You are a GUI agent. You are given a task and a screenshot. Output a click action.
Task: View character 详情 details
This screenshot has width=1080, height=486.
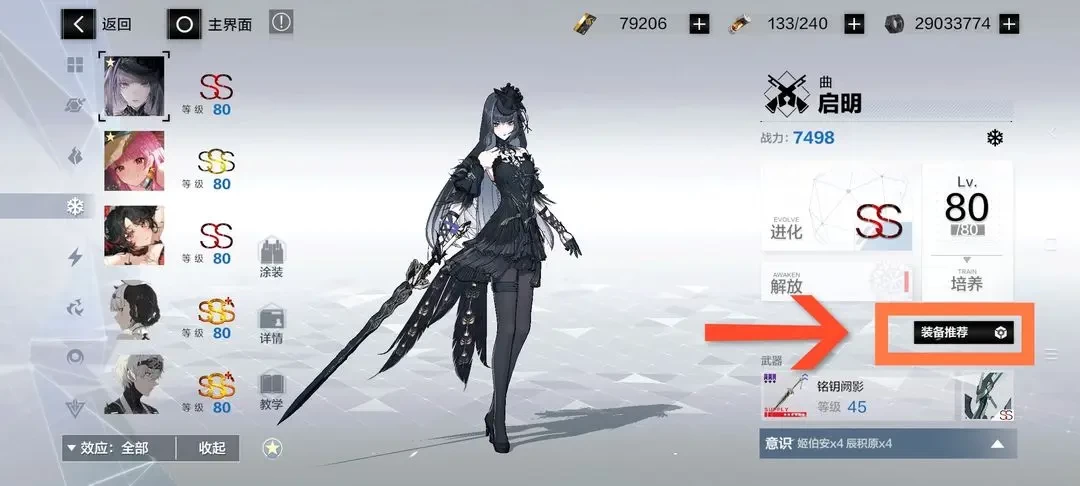click(x=271, y=326)
